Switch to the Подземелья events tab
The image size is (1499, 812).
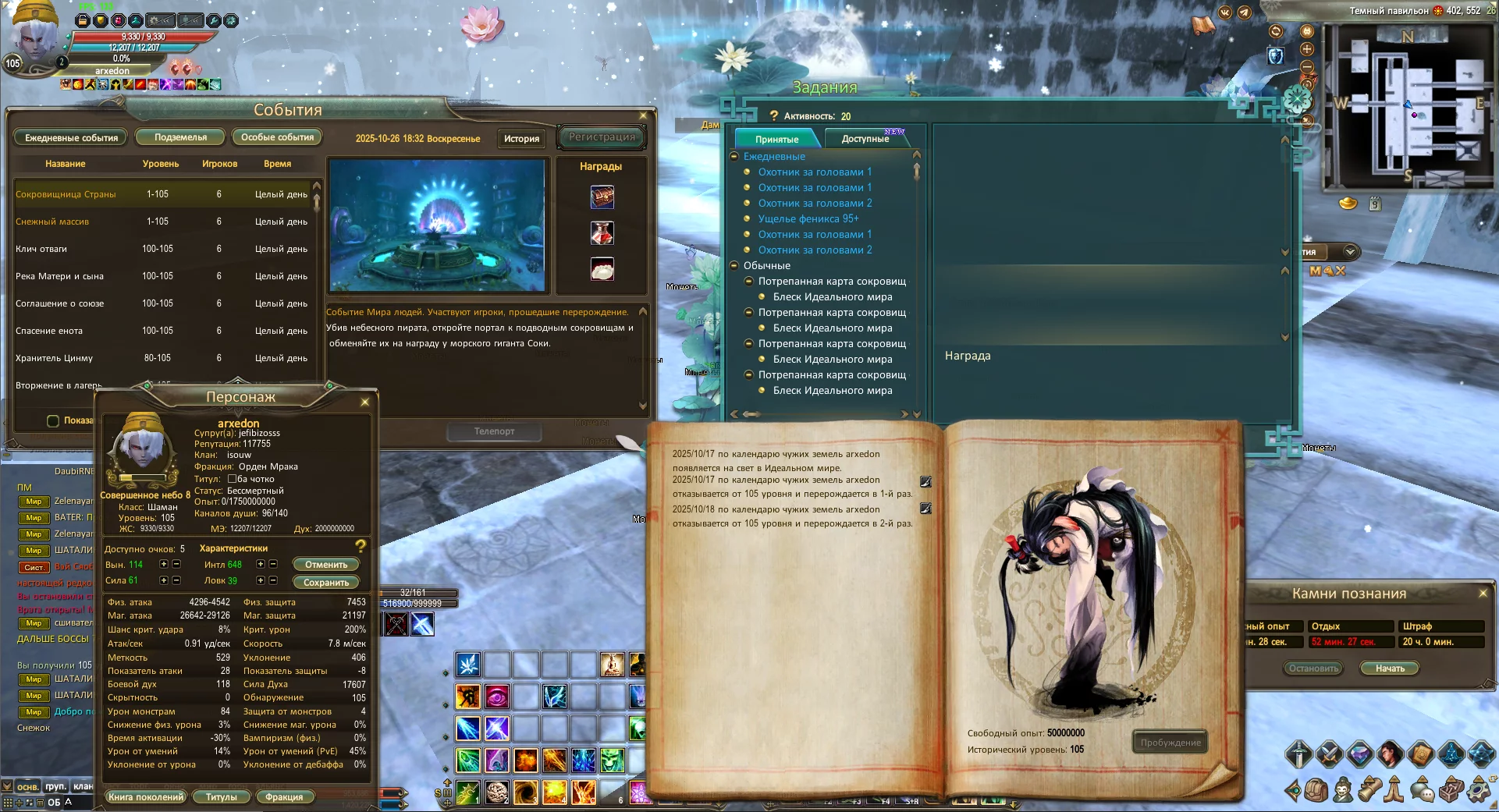180,137
